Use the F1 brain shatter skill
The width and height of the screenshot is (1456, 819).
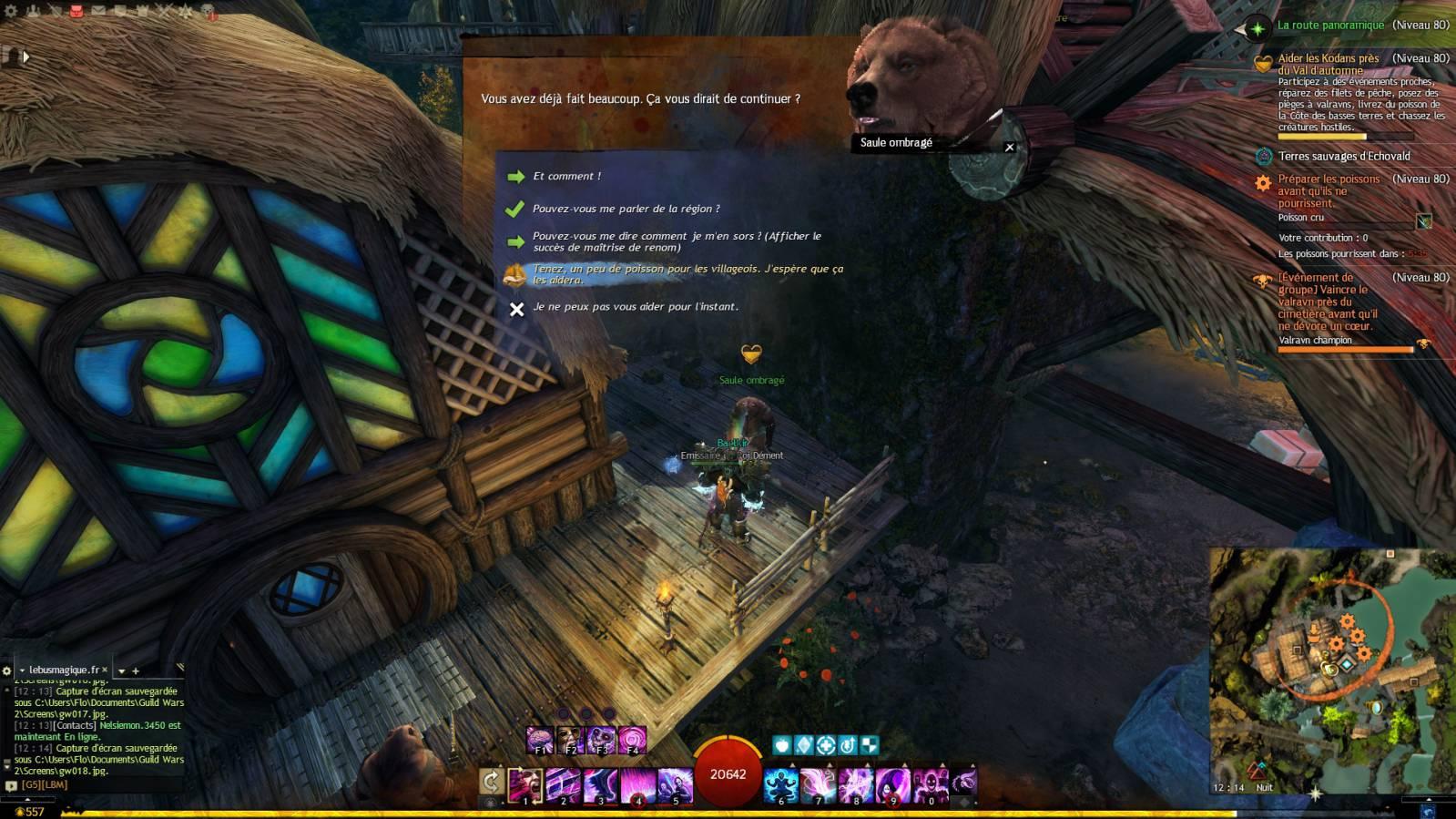point(541,740)
